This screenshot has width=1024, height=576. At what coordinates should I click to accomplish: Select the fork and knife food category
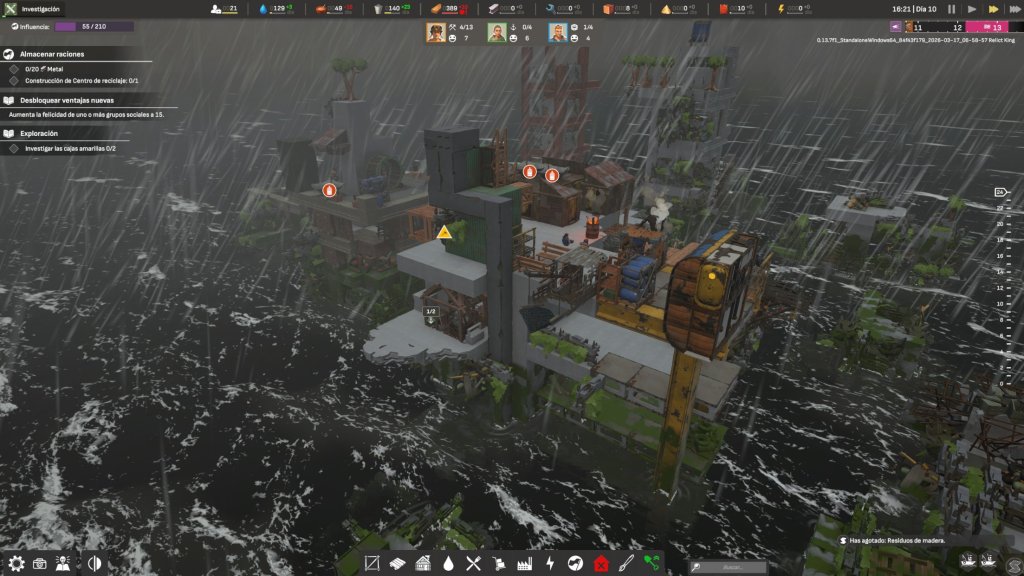tap(474, 564)
